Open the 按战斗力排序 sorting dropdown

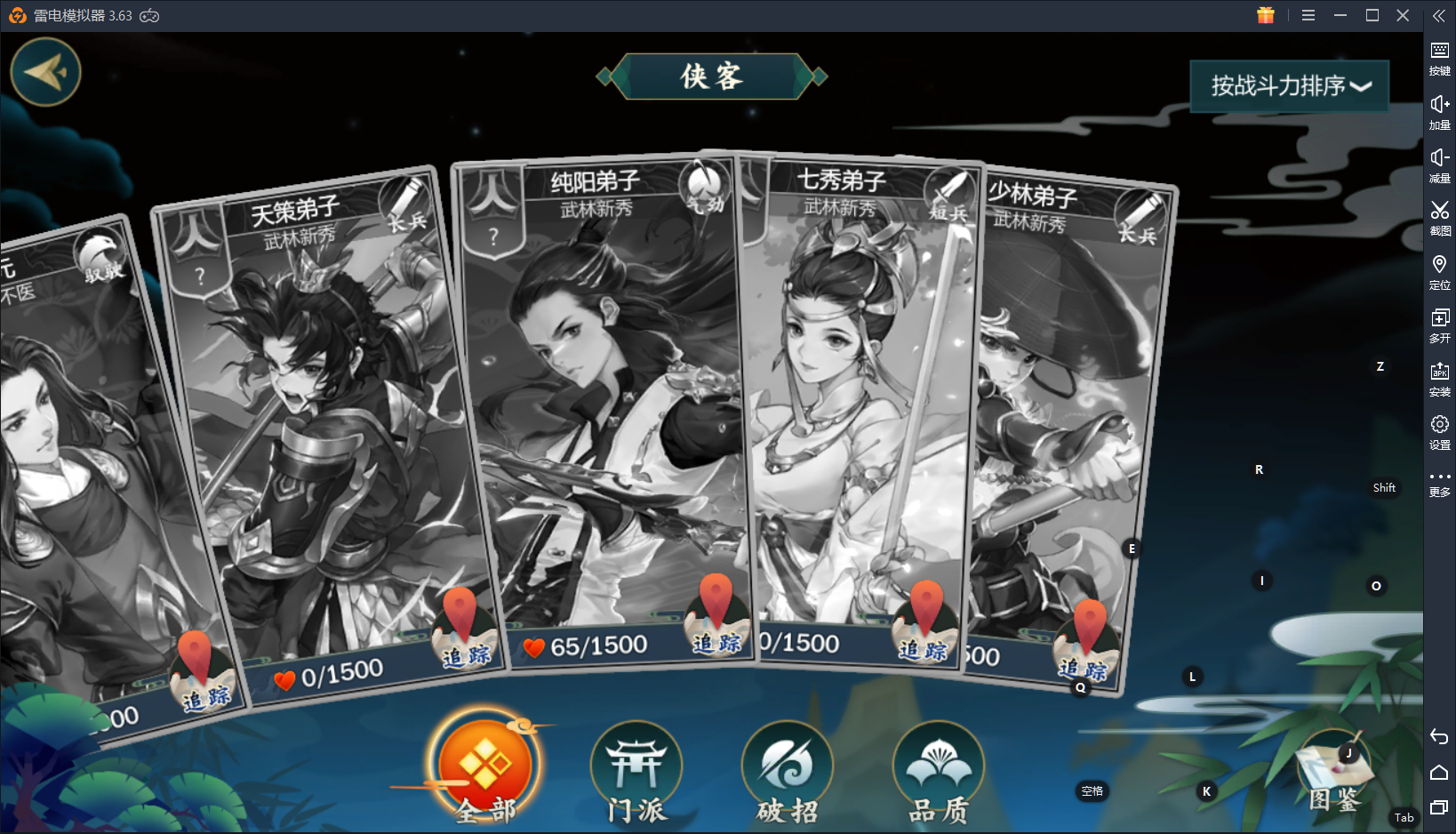point(1289,86)
